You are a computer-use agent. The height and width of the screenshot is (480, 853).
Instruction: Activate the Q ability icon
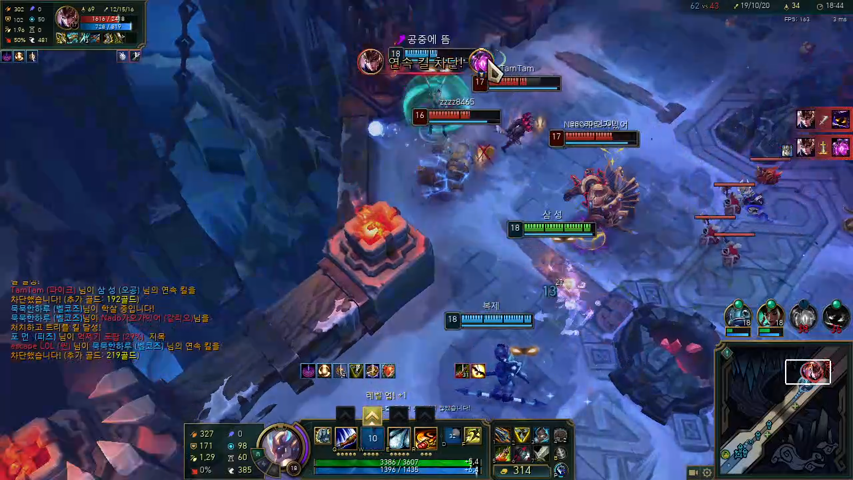pyautogui.click(x=346, y=437)
